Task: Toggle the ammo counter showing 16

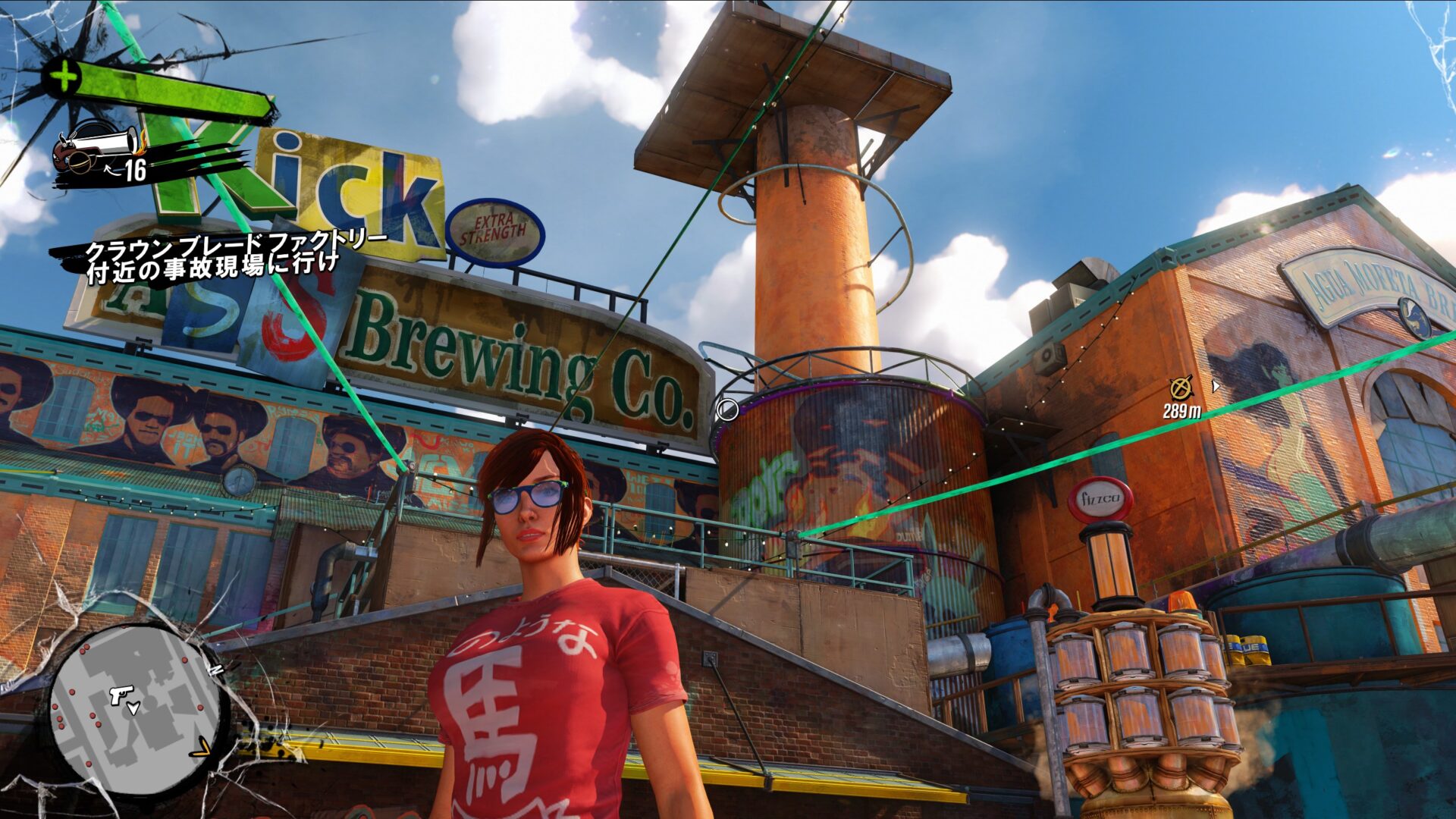Action: (x=135, y=168)
